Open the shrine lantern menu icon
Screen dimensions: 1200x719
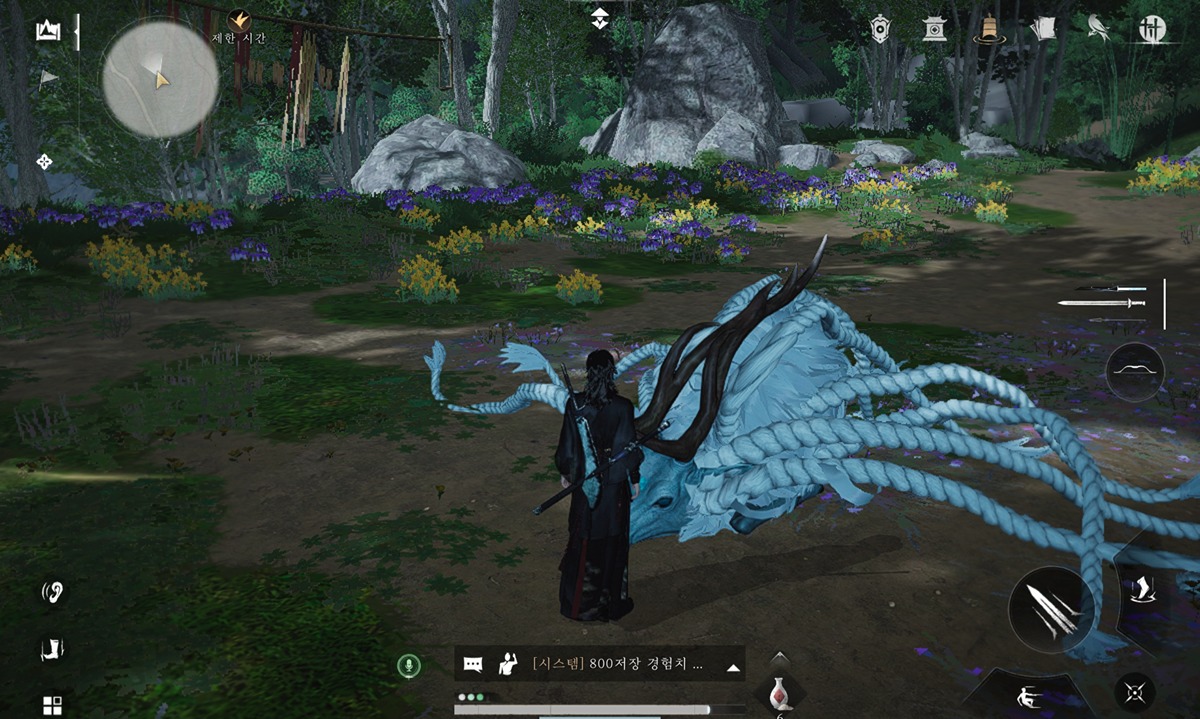tap(935, 28)
